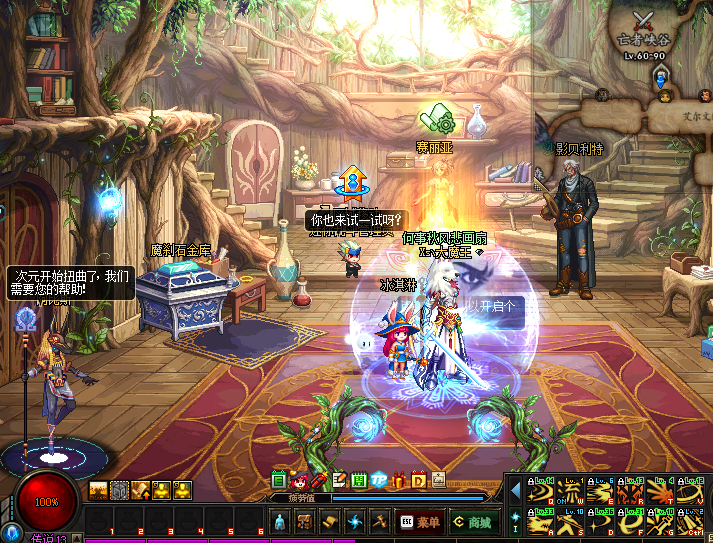
Task: Open the blue character silhouette info button
Action: (x=280, y=521)
